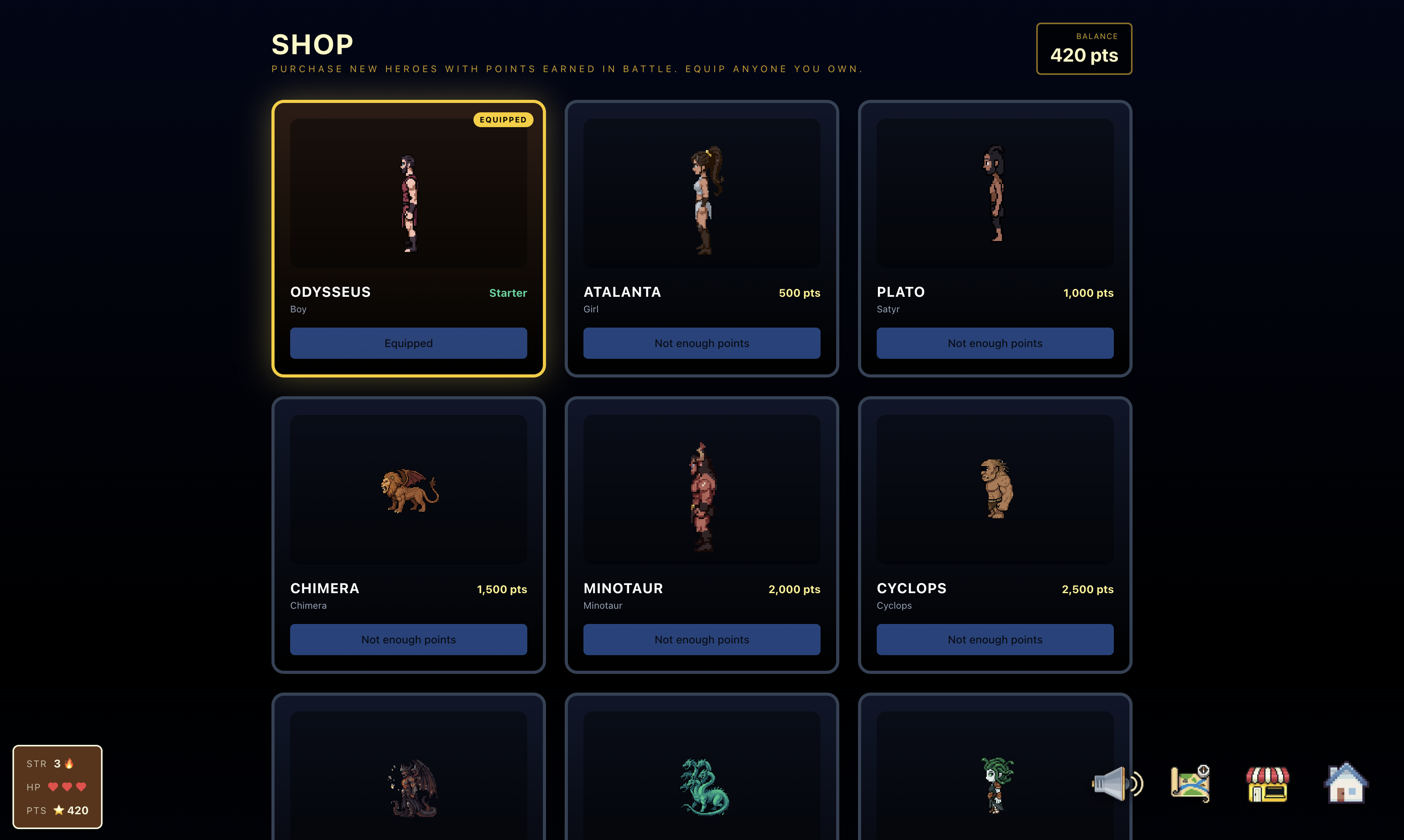Open the map scroll icon
The width and height of the screenshot is (1404, 840).
click(x=1190, y=784)
